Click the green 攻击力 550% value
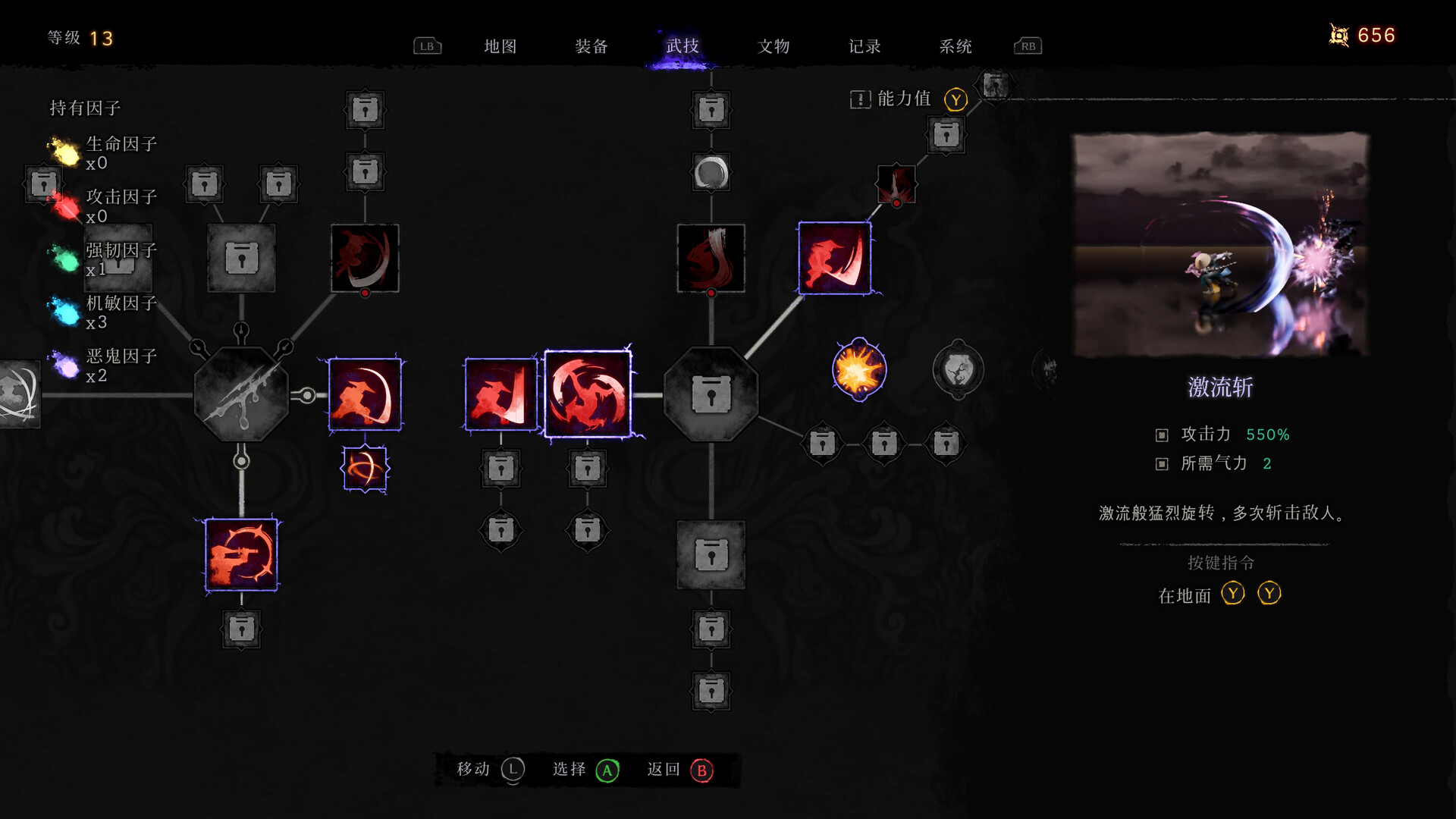This screenshot has width=1456, height=819. coord(1268,435)
